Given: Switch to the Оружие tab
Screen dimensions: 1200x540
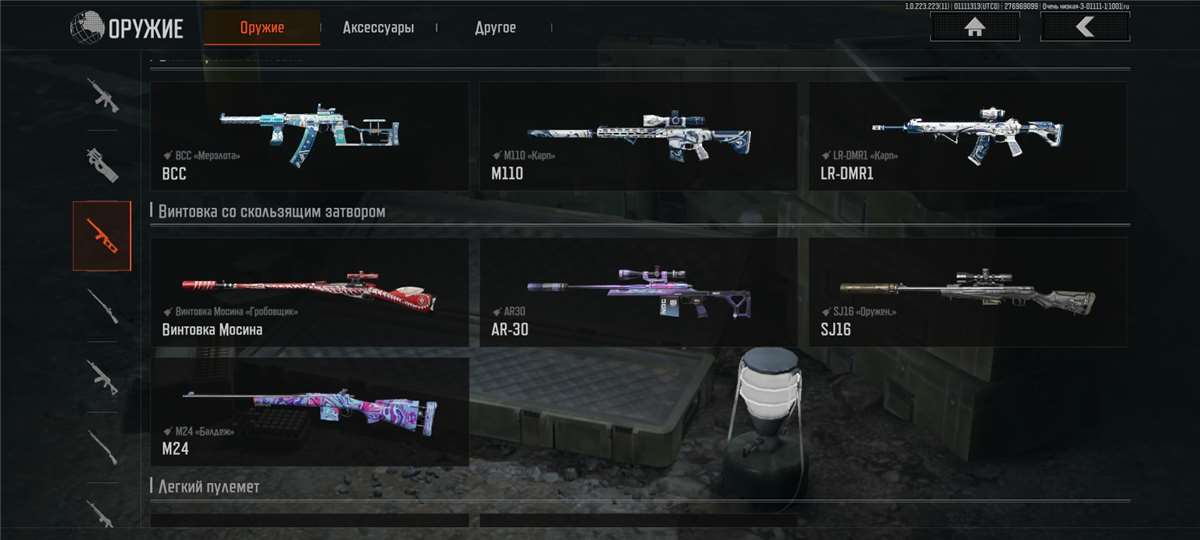Looking at the screenshot, I should (x=262, y=28).
